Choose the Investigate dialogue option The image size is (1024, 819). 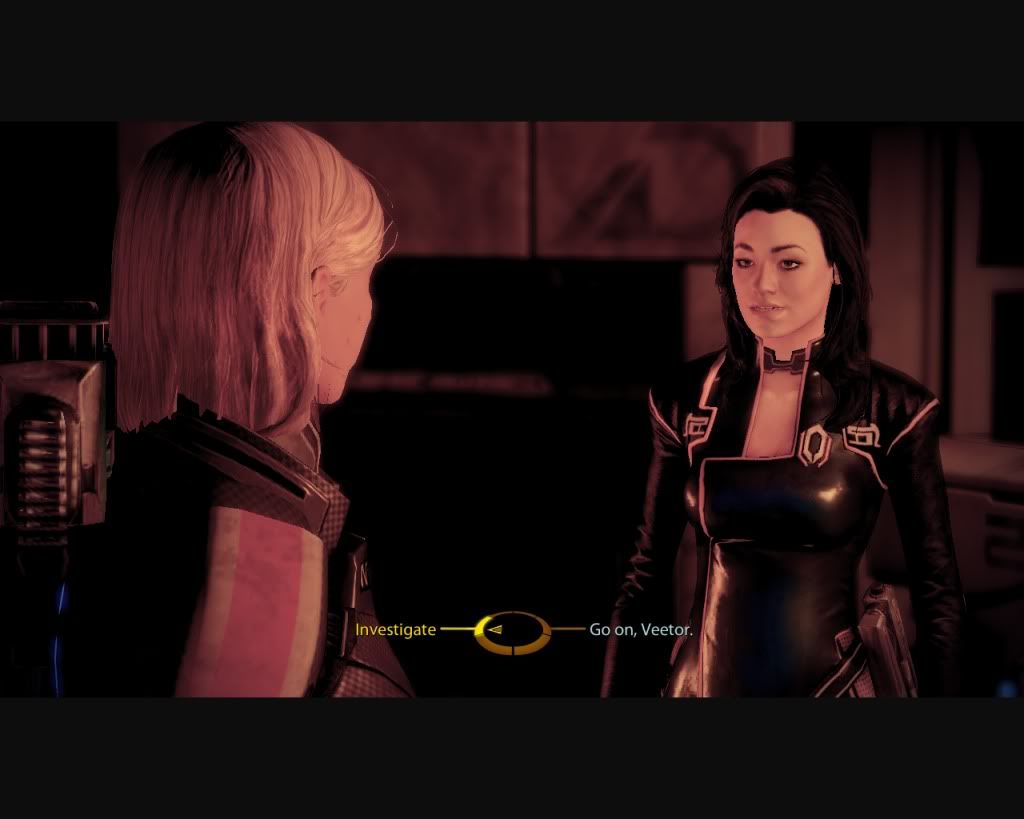pyautogui.click(x=396, y=630)
